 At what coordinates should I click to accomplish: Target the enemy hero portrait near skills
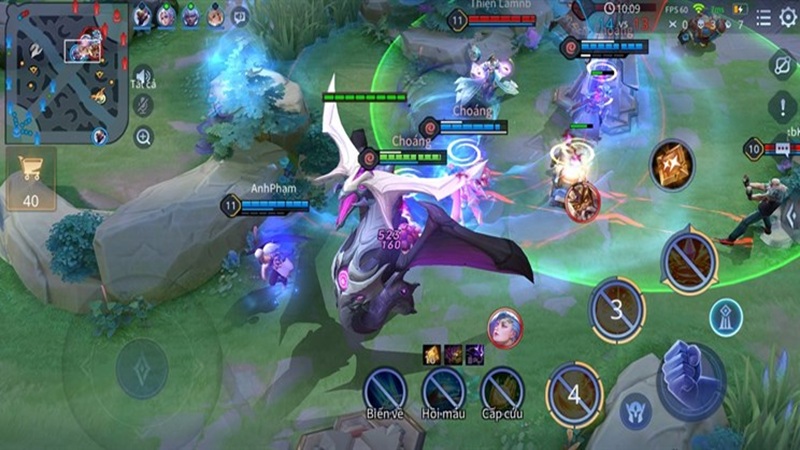pos(505,327)
